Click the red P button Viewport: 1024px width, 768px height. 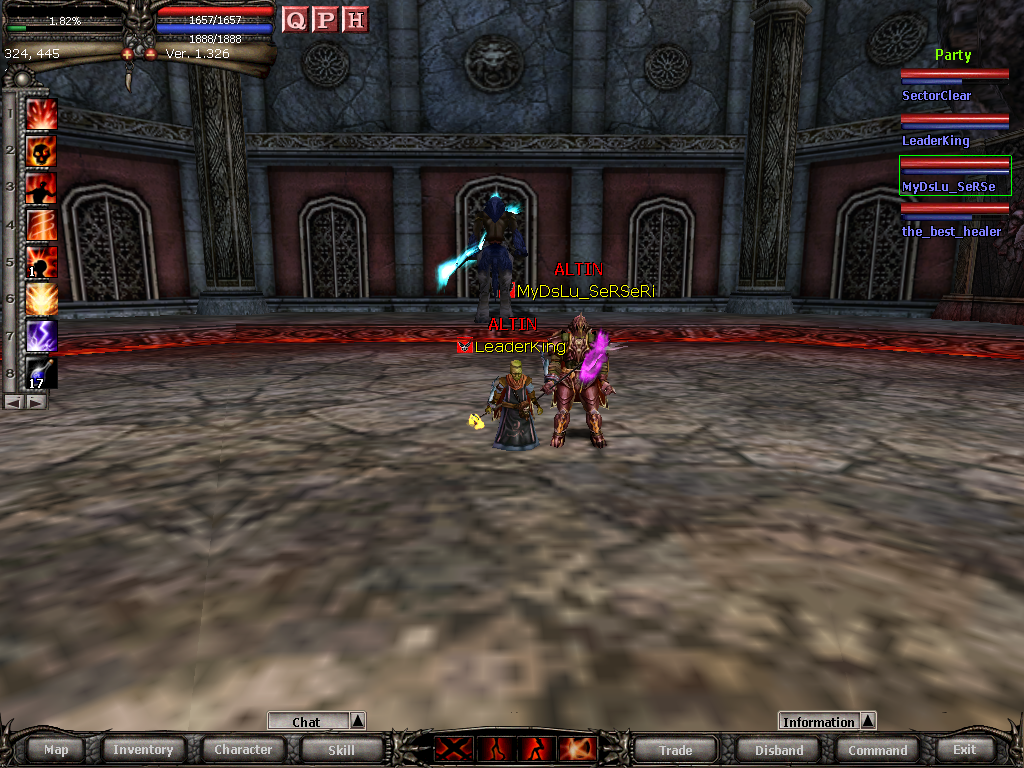click(325, 20)
